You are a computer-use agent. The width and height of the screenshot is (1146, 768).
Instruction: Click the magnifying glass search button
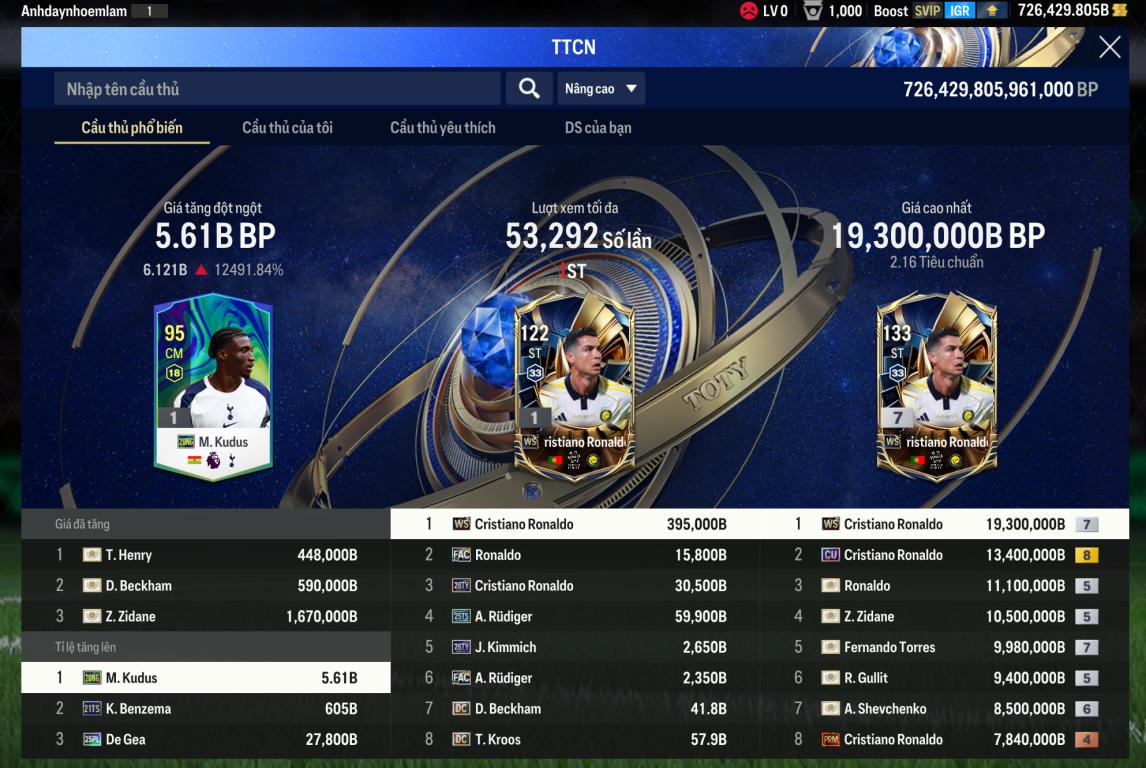coord(529,89)
